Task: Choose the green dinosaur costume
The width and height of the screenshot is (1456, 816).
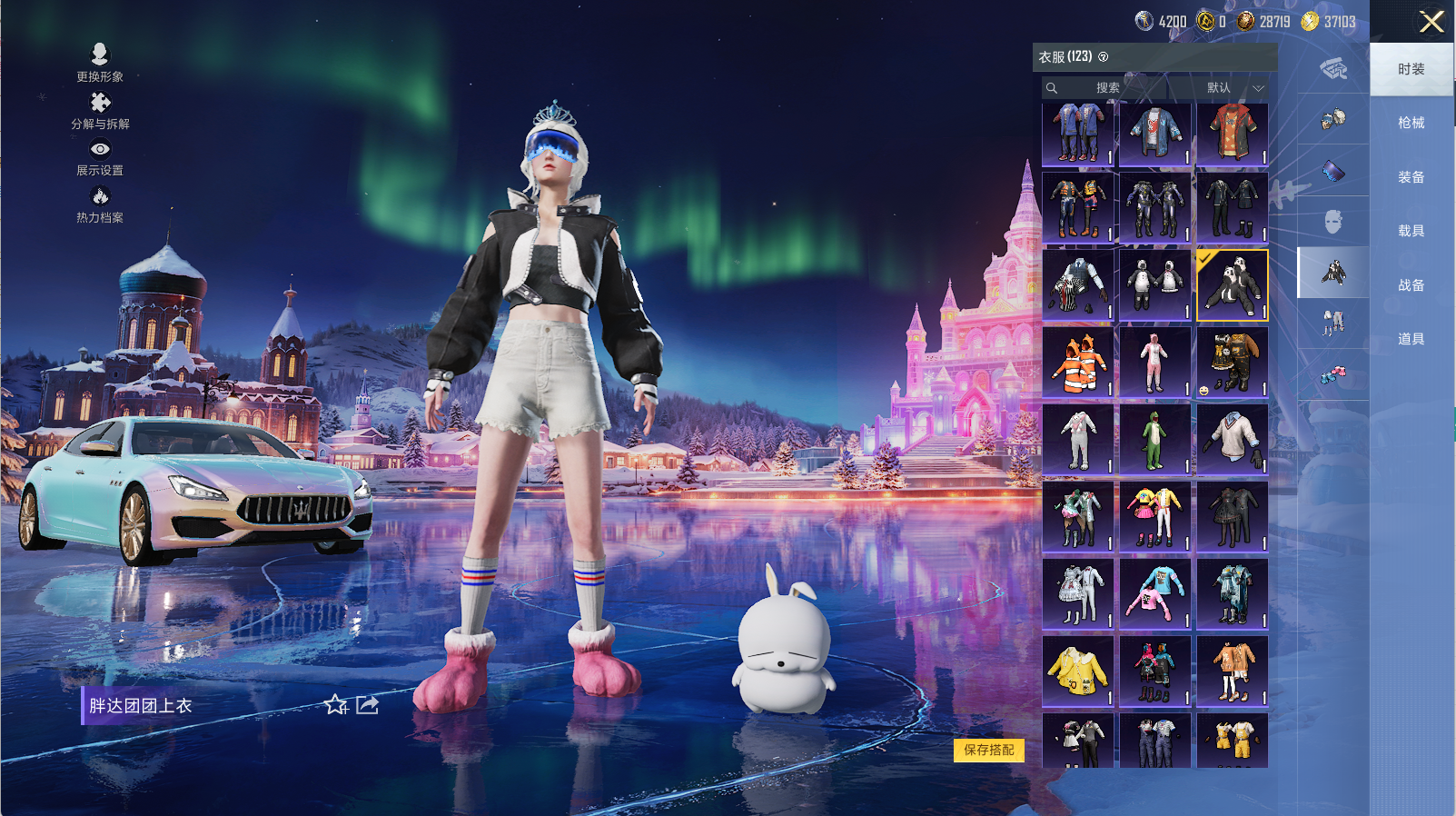Action: [1154, 440]
